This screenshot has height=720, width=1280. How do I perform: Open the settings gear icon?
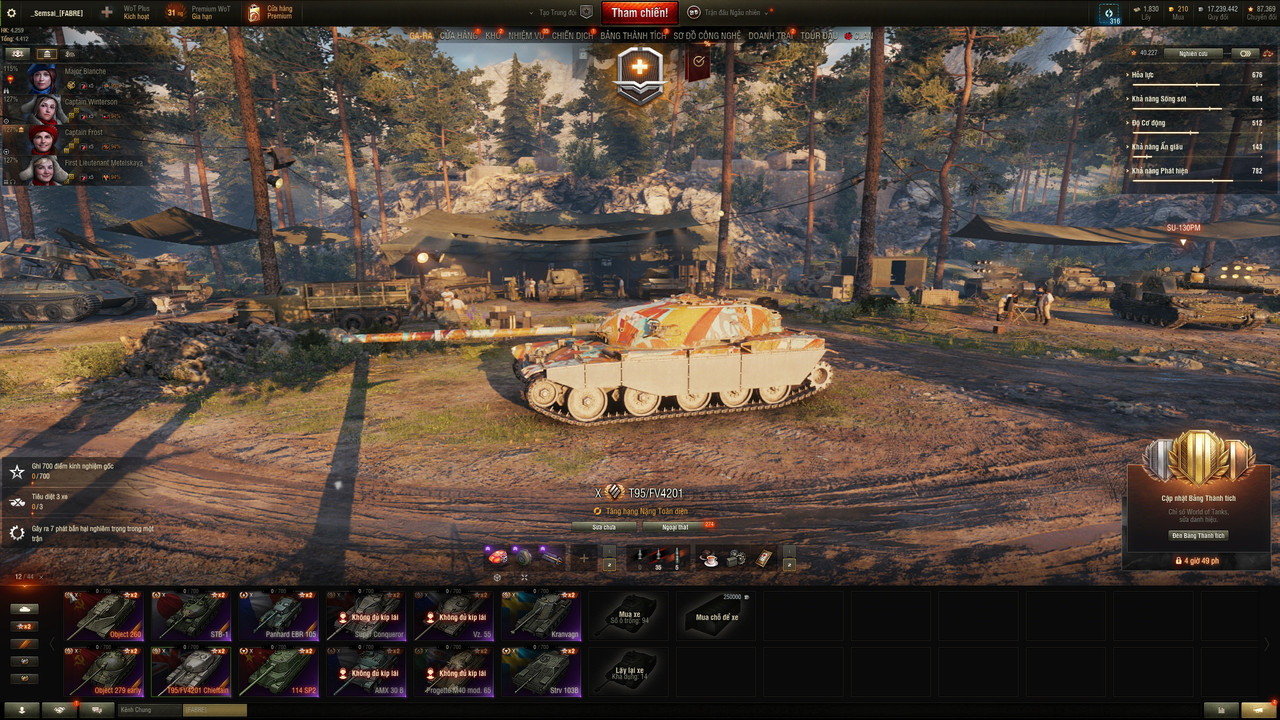coord(12,13)
